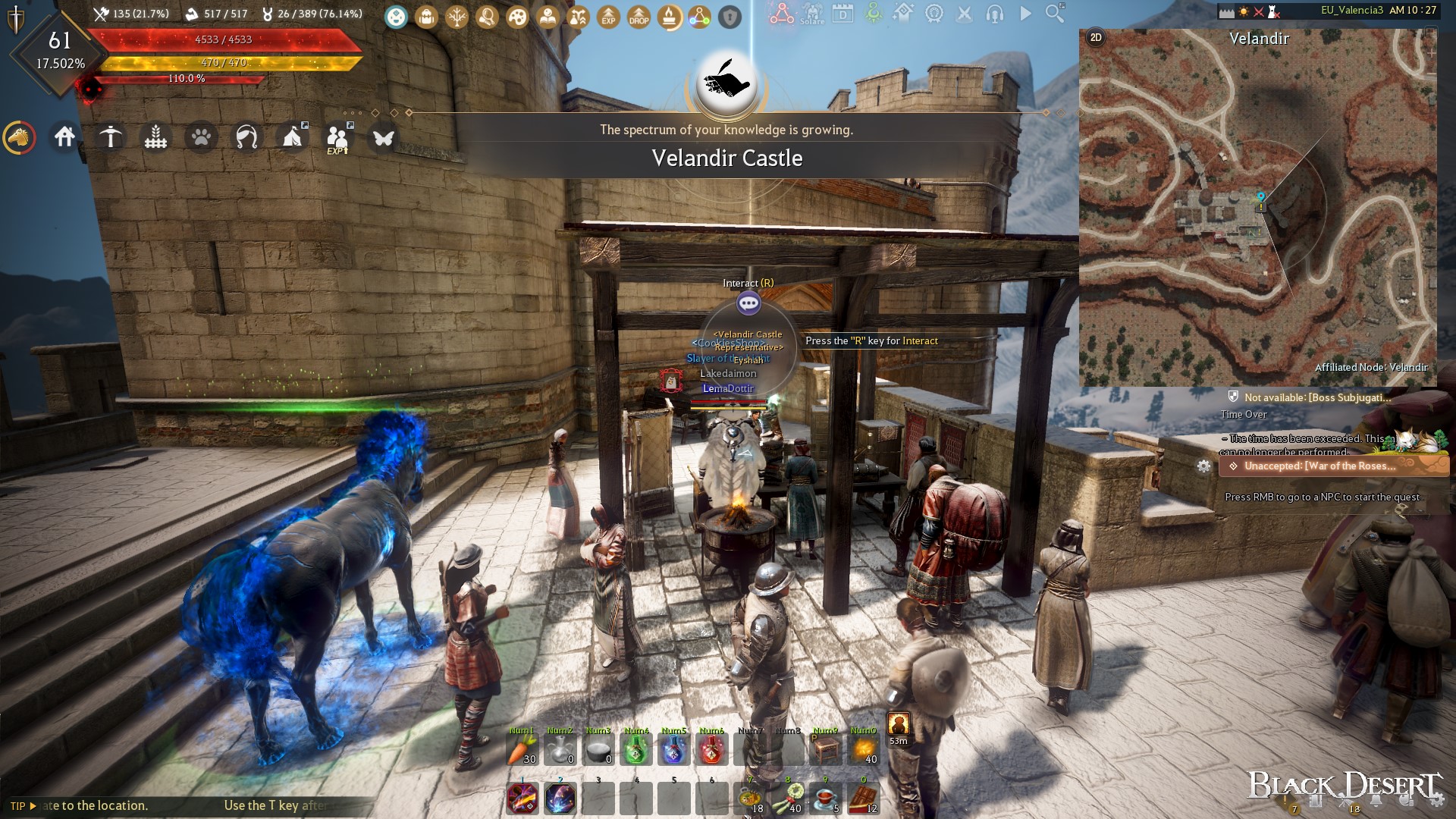Click the DROP rate buff icon
Screen dimensions: 1456x819
pos(637,17)
